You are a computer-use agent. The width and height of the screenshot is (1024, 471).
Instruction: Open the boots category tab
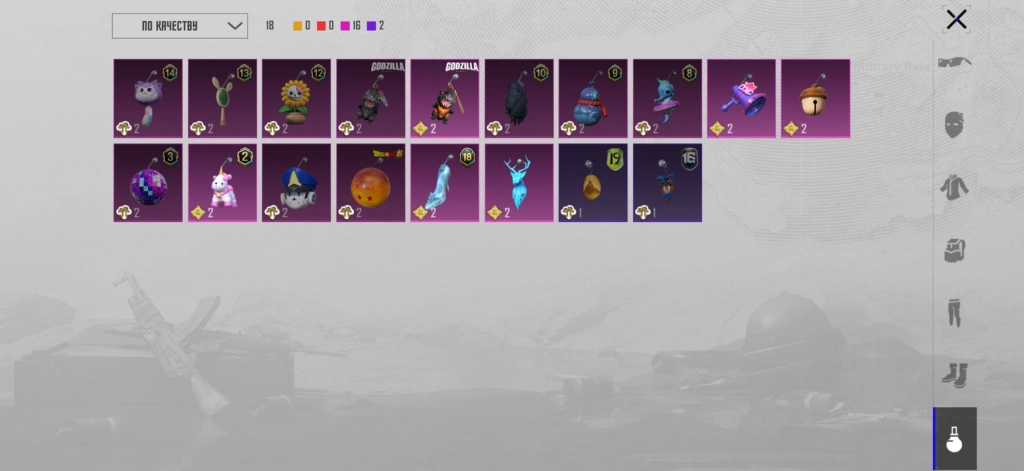click(955, 375)
